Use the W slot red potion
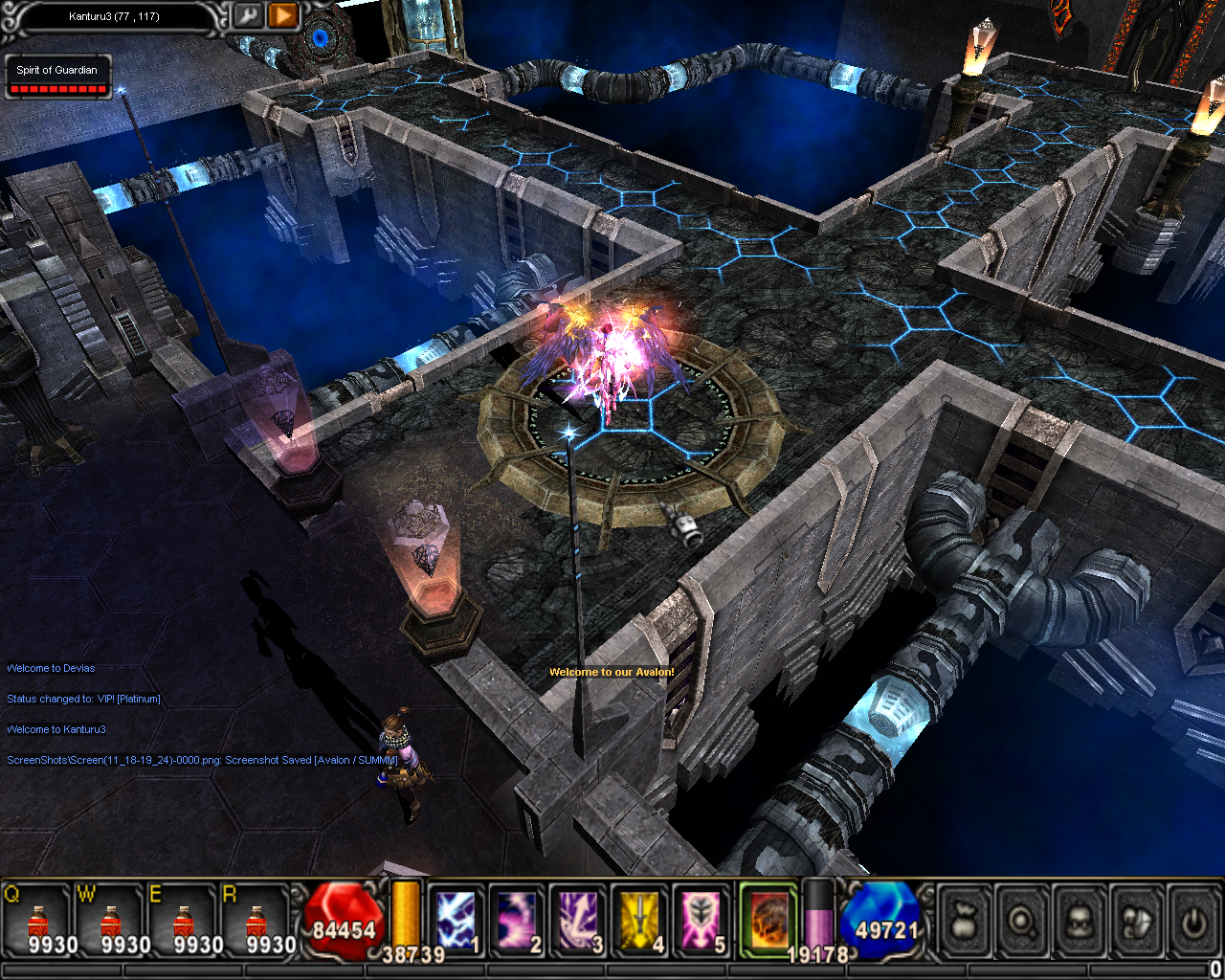The image size is (1225, 980). point(111,924)
